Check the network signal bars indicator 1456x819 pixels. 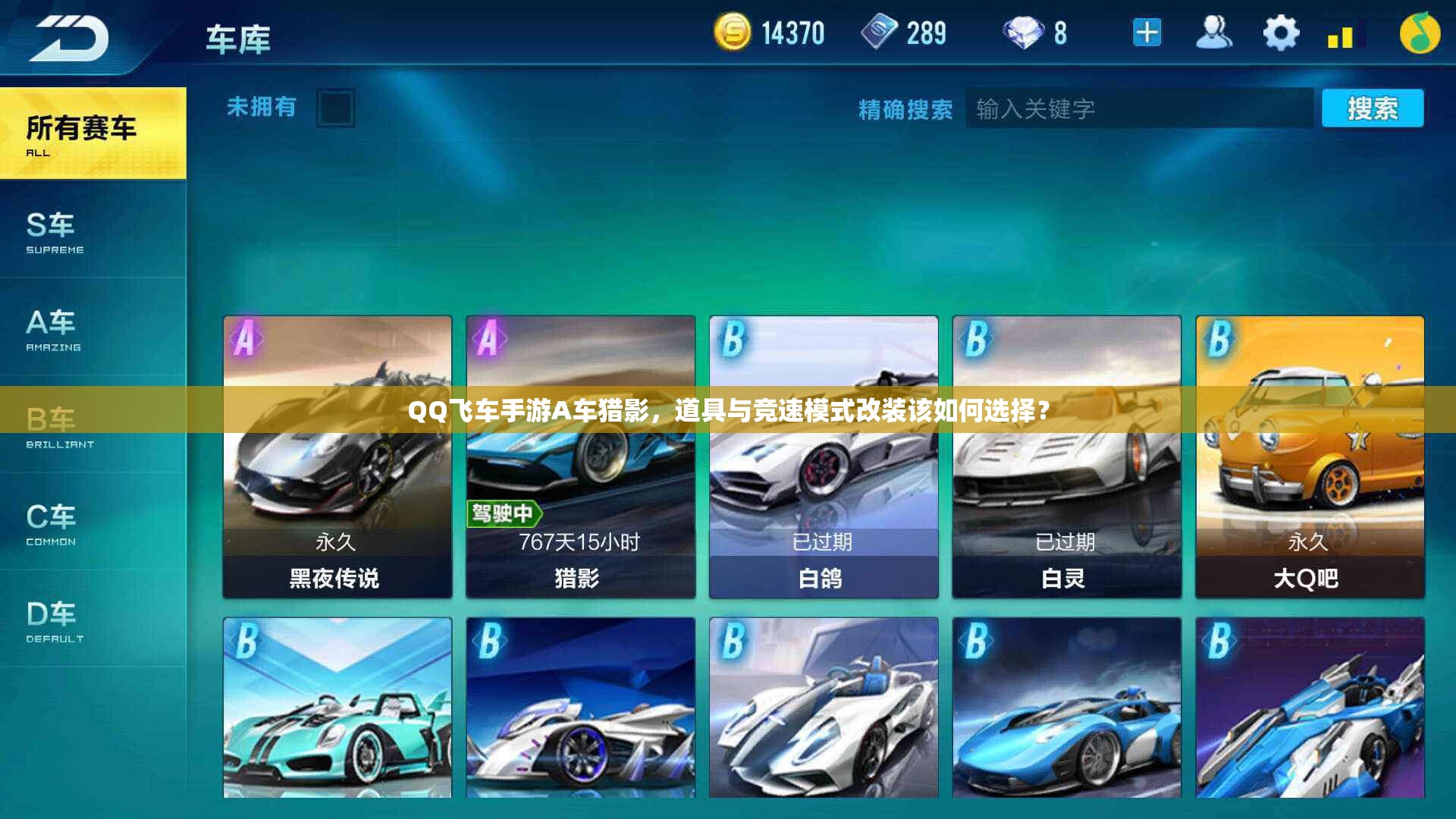(x=1342, y=33)
